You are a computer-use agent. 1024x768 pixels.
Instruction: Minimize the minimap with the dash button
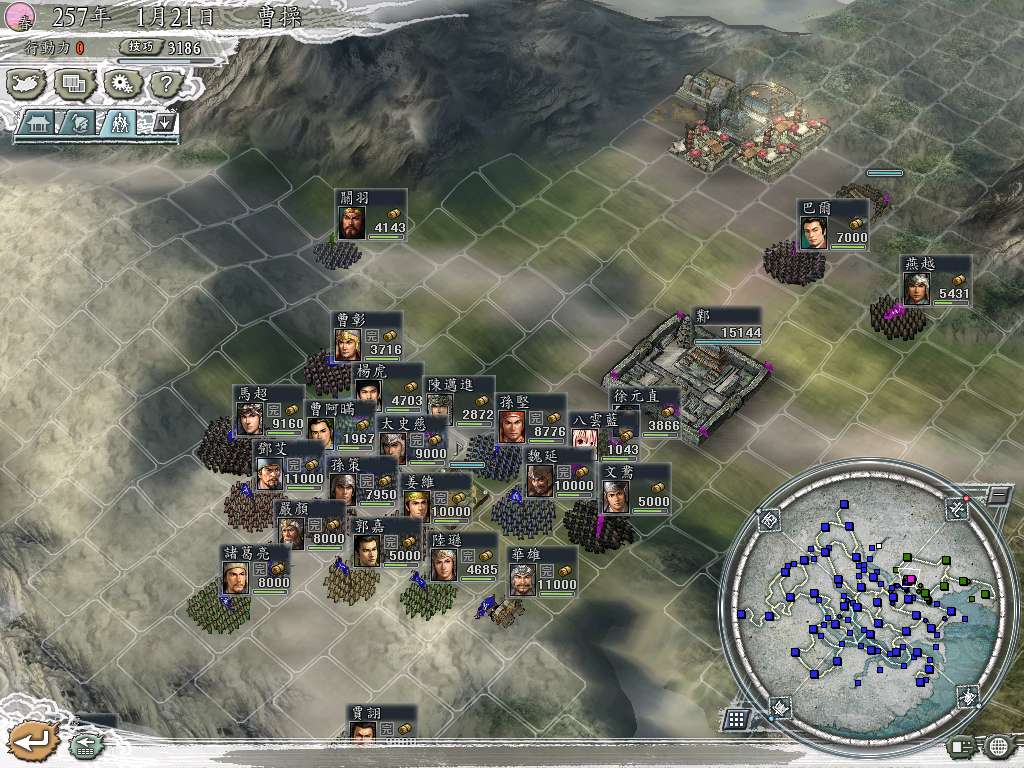(997, 494)
